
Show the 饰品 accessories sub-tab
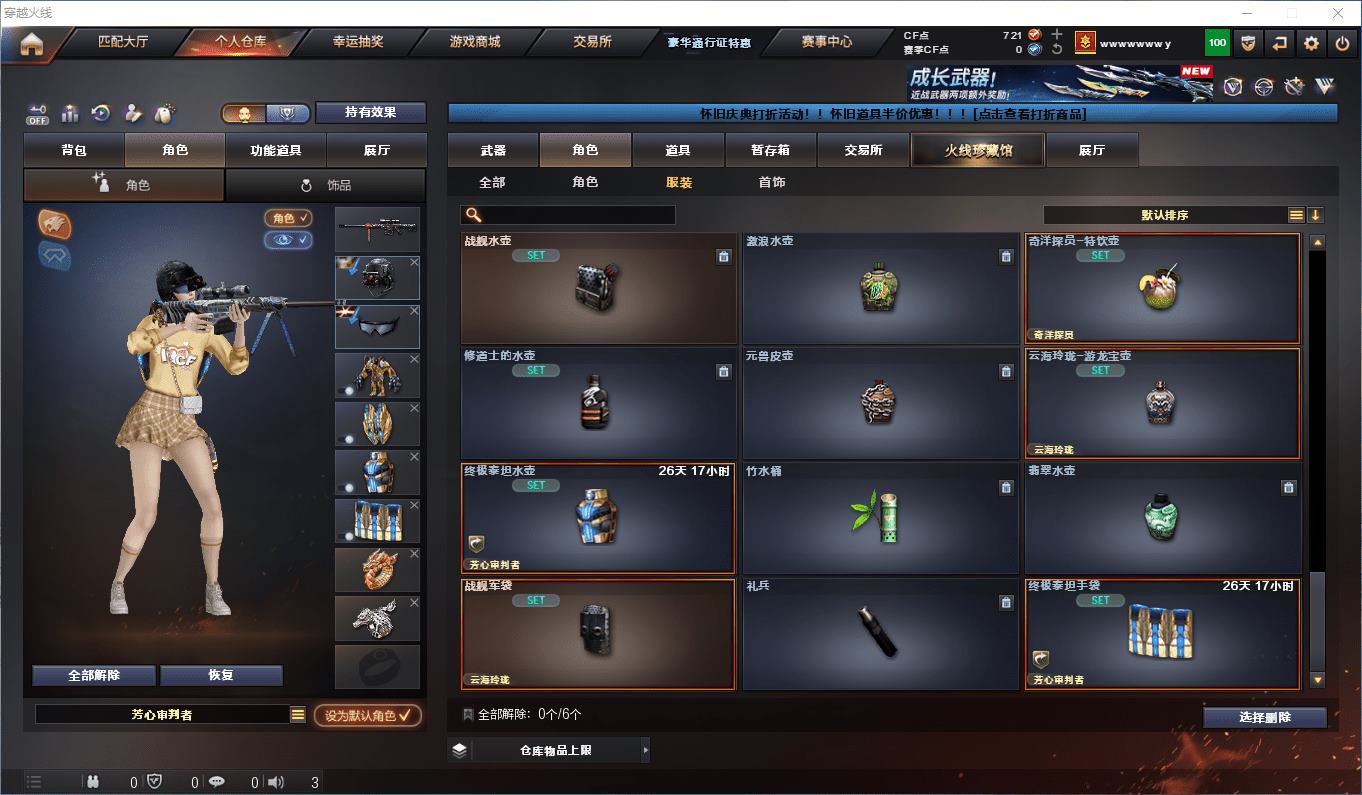(x=326, y=185)
